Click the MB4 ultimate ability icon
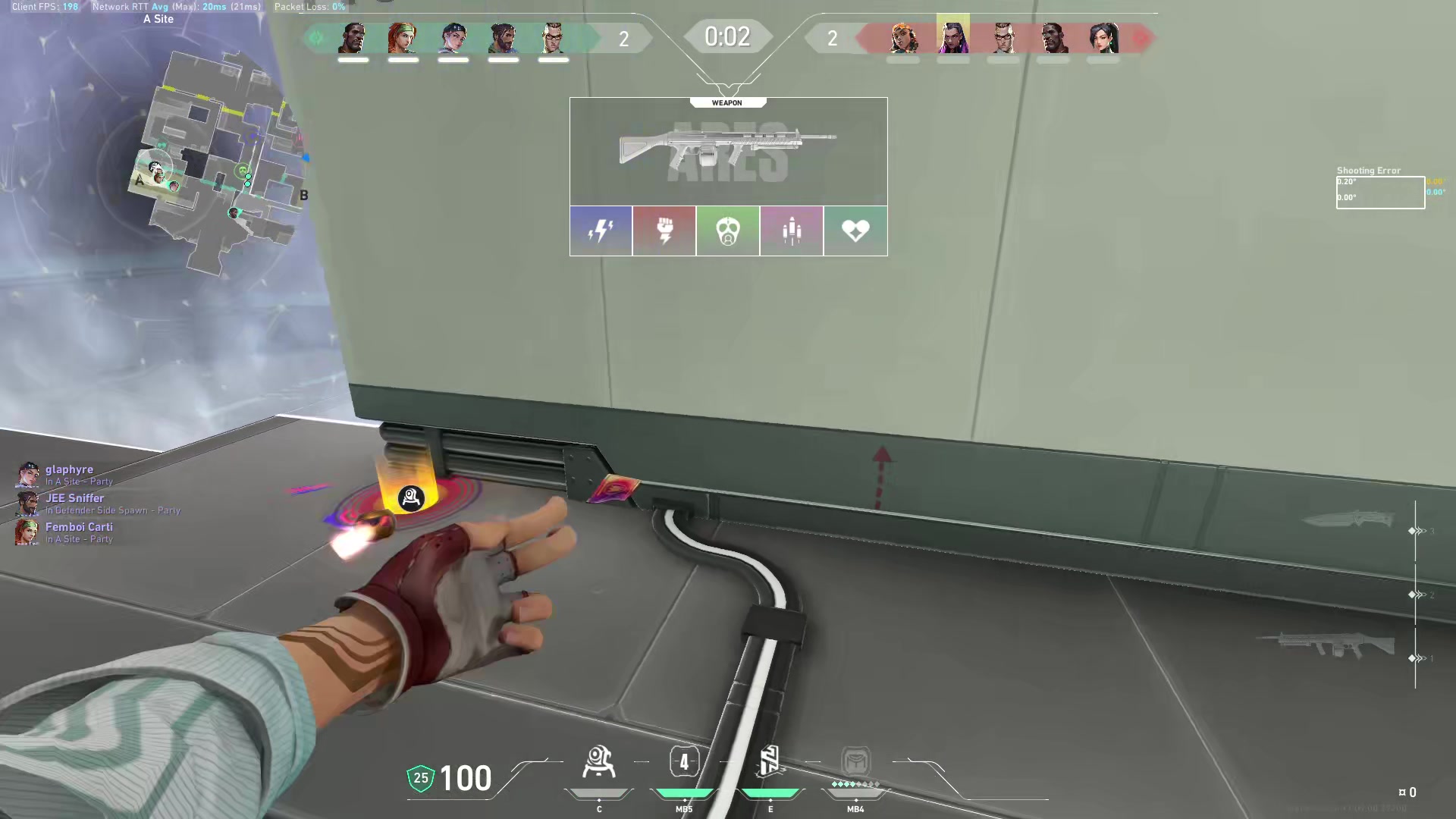Screen dimensions: 1456x819 [x=855, y=762]
